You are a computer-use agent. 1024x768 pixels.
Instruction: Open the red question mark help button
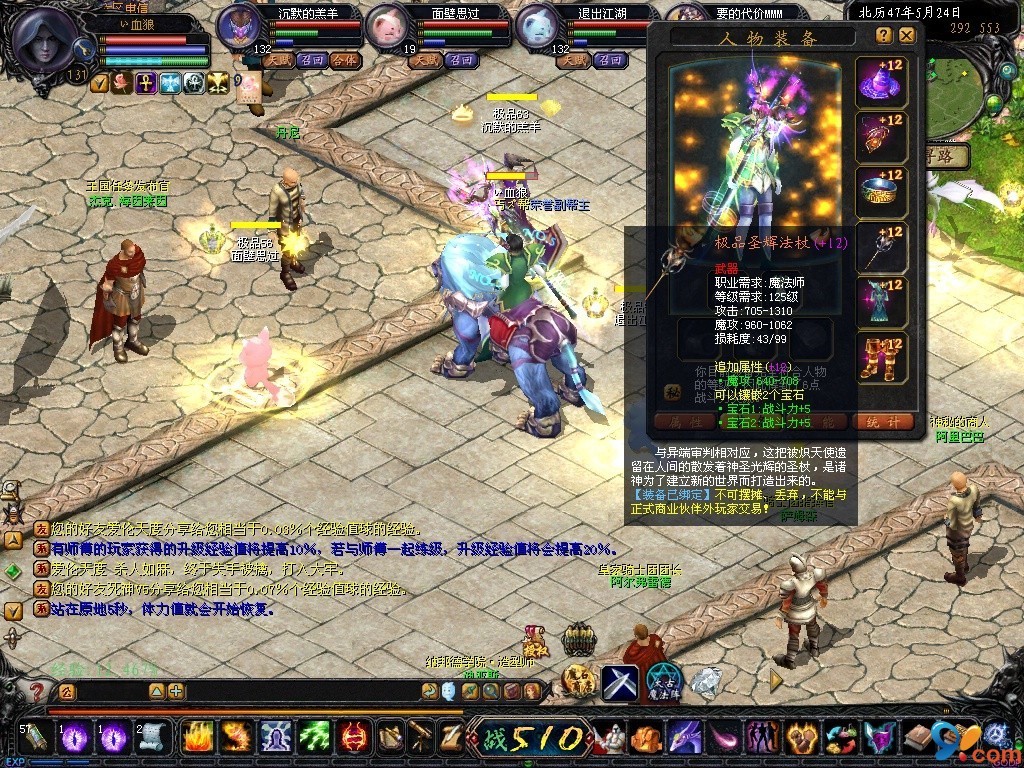(x=38, y=691)
